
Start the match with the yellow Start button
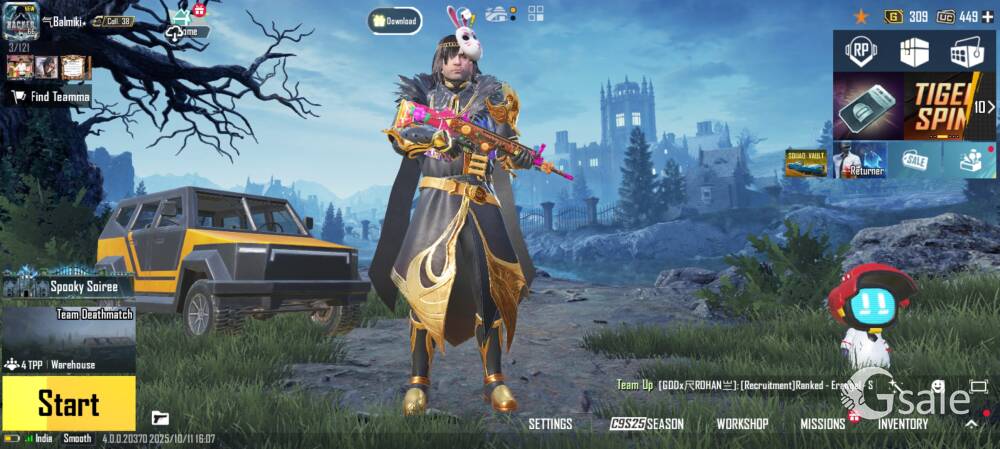[x=68, y=403]
